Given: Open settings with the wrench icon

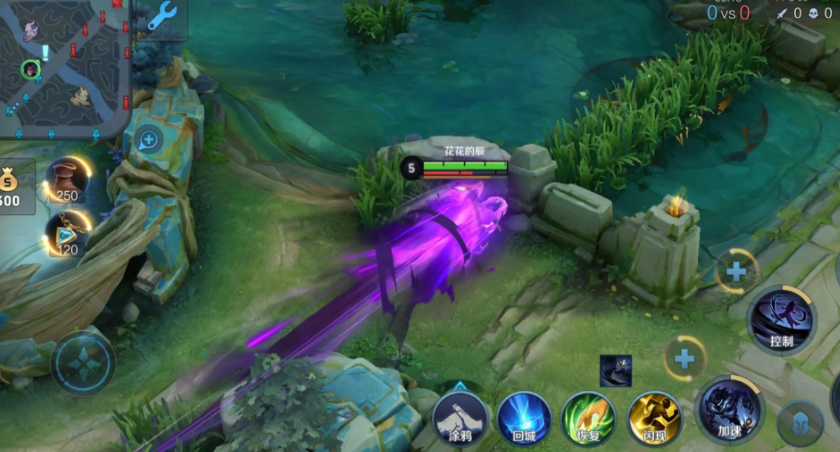Looking at the screenshot, I should coord(161,18).
